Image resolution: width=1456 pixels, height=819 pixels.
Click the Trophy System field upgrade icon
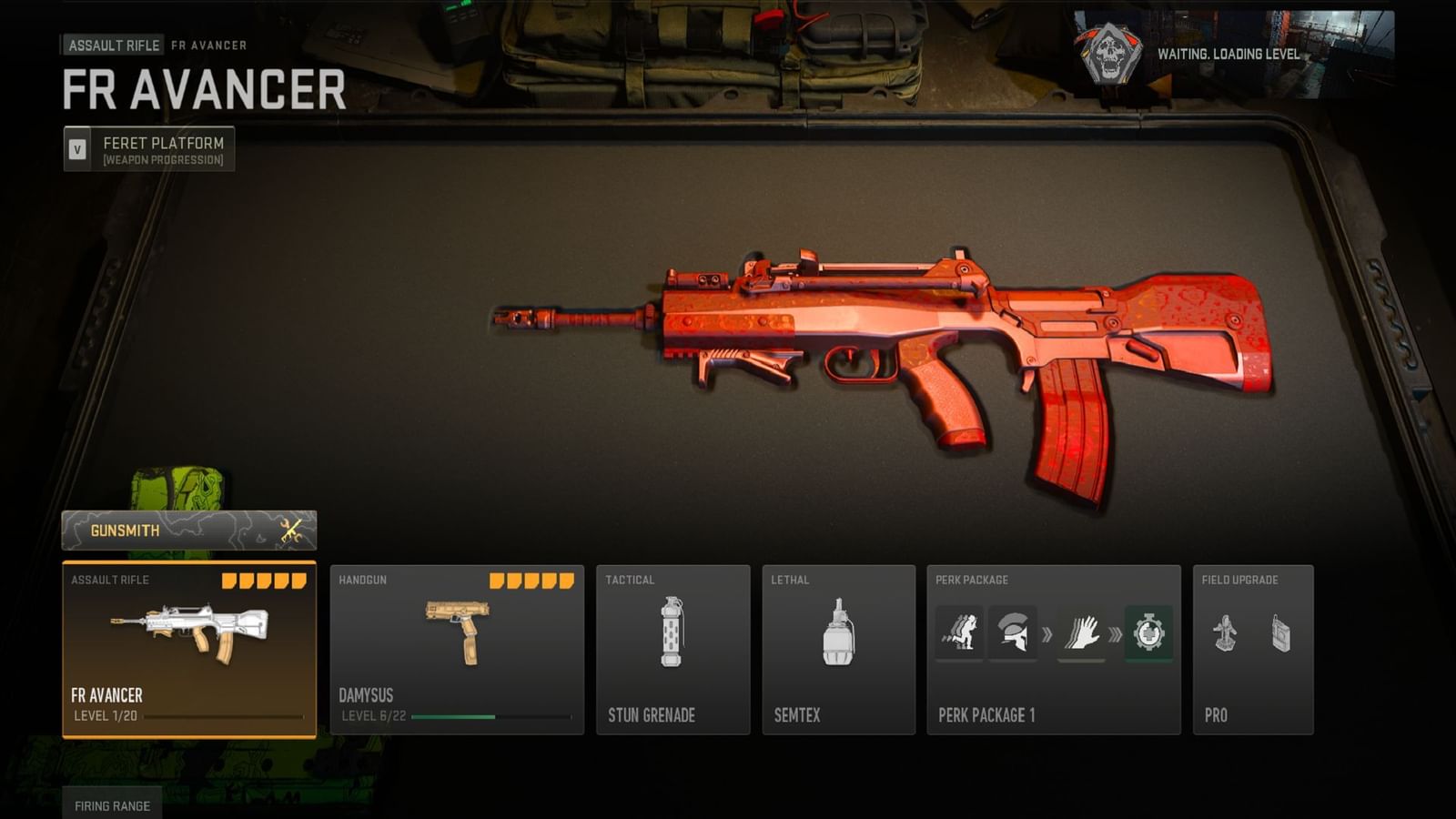[1224, 632]
